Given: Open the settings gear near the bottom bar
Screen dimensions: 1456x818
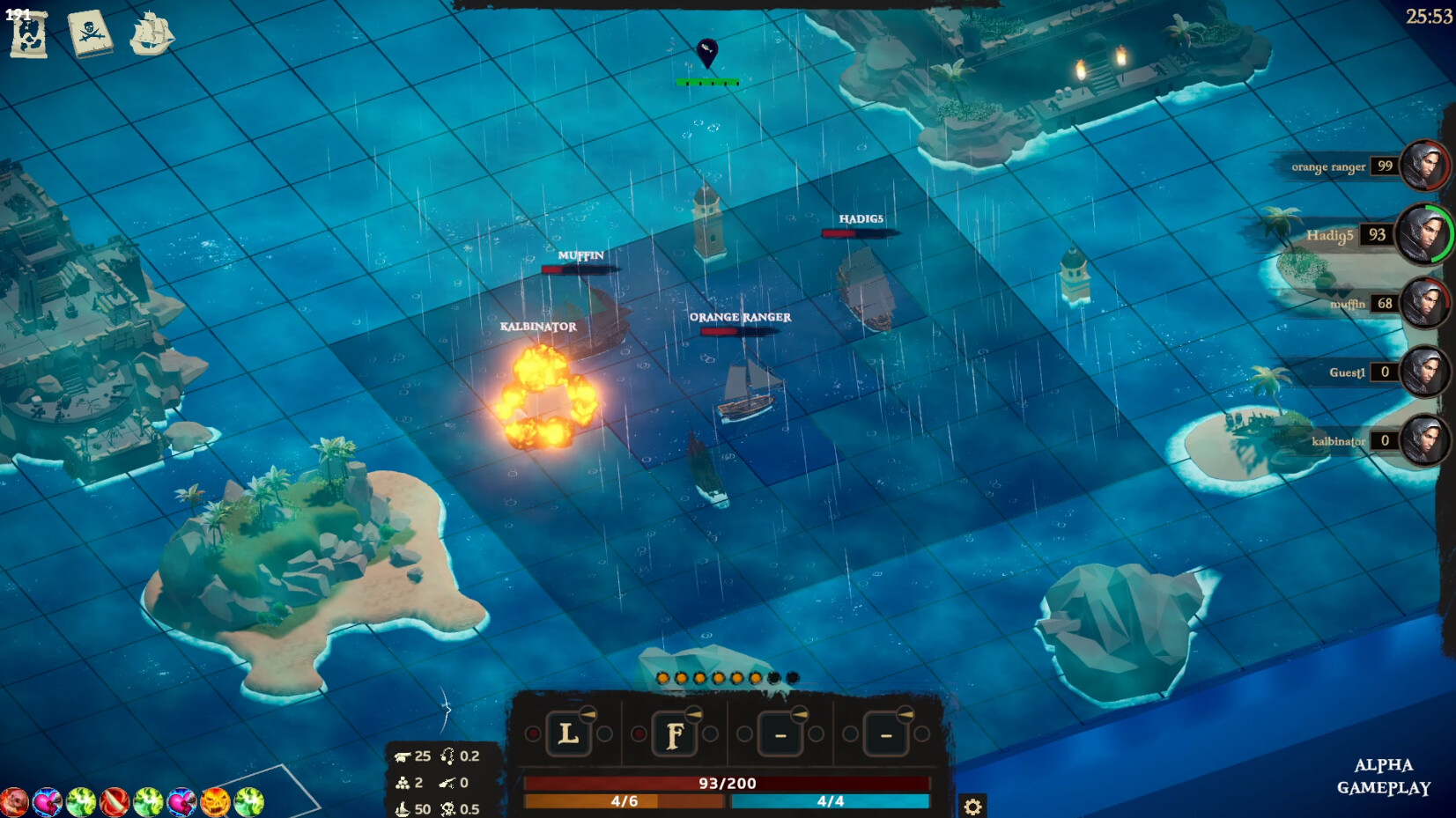Looking at the screenshot, I should click(972, 806).
